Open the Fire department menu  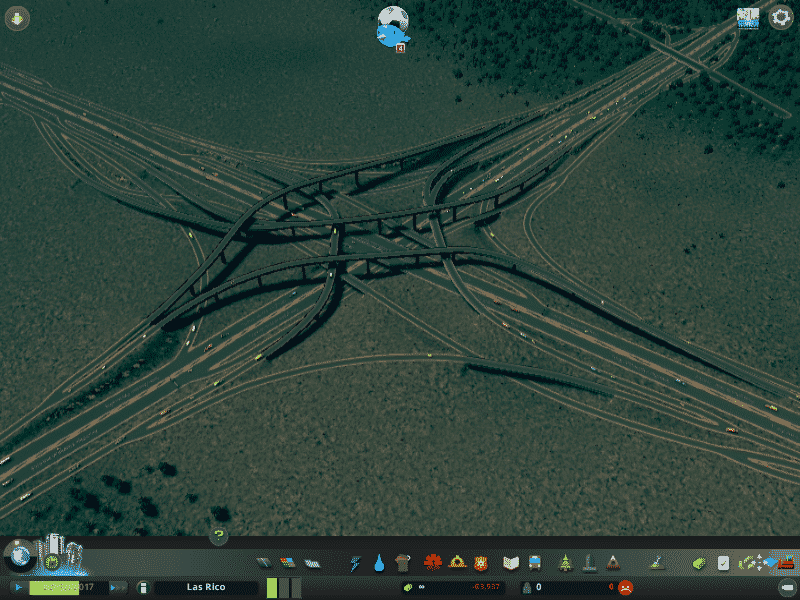click(457, 563)
